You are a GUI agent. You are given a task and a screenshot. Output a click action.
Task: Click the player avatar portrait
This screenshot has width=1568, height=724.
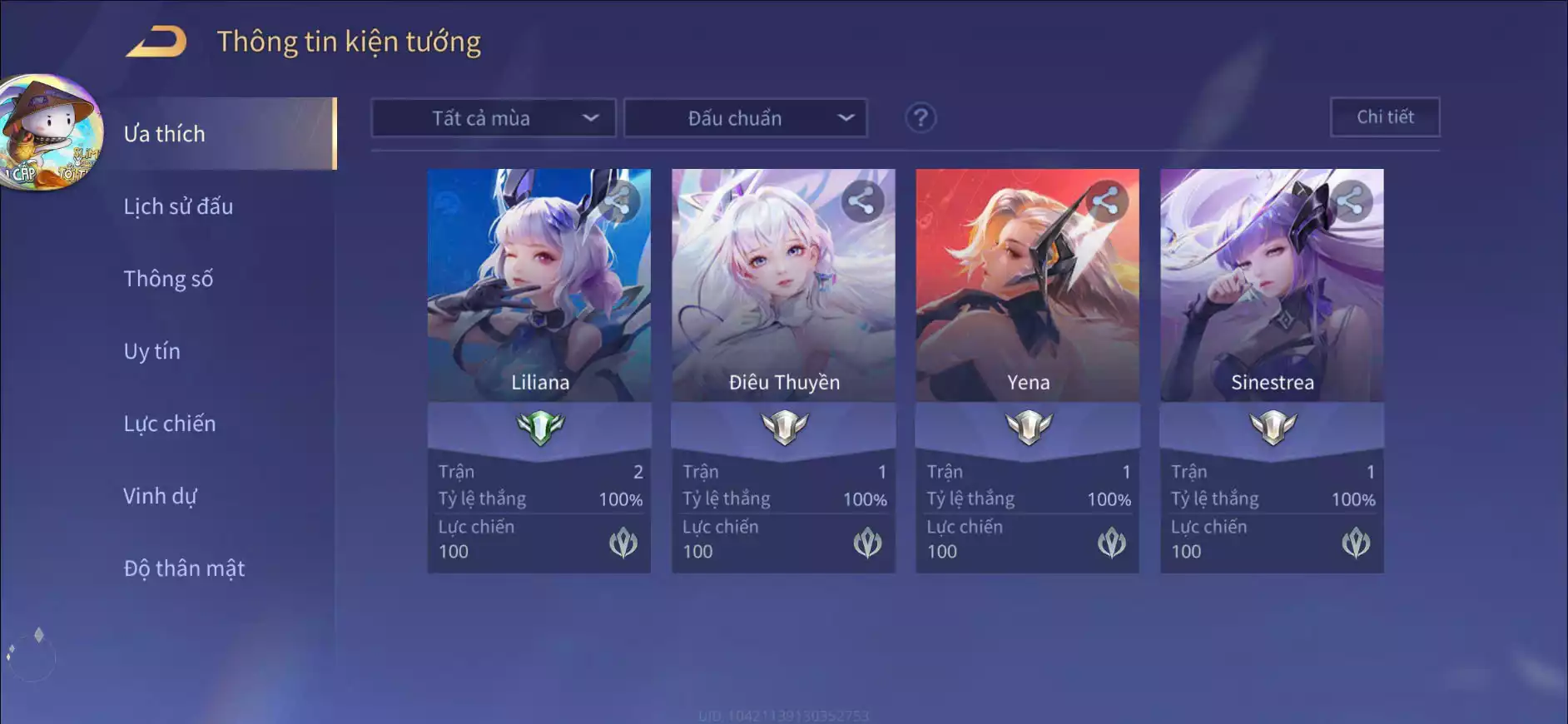[50, 131]
